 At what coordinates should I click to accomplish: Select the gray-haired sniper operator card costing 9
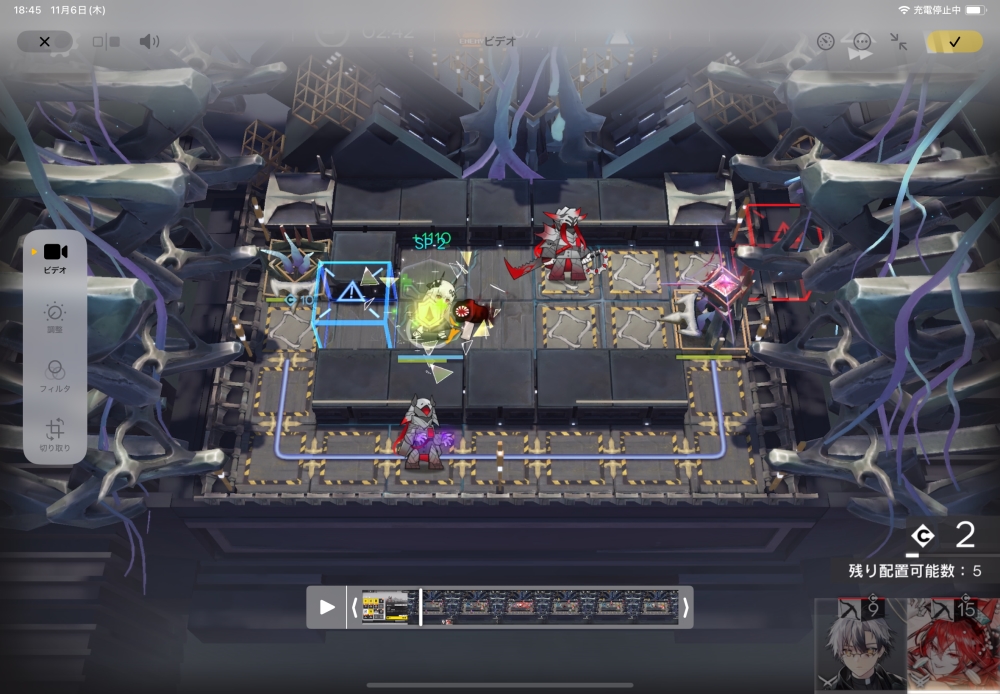[x=860, y=645]
